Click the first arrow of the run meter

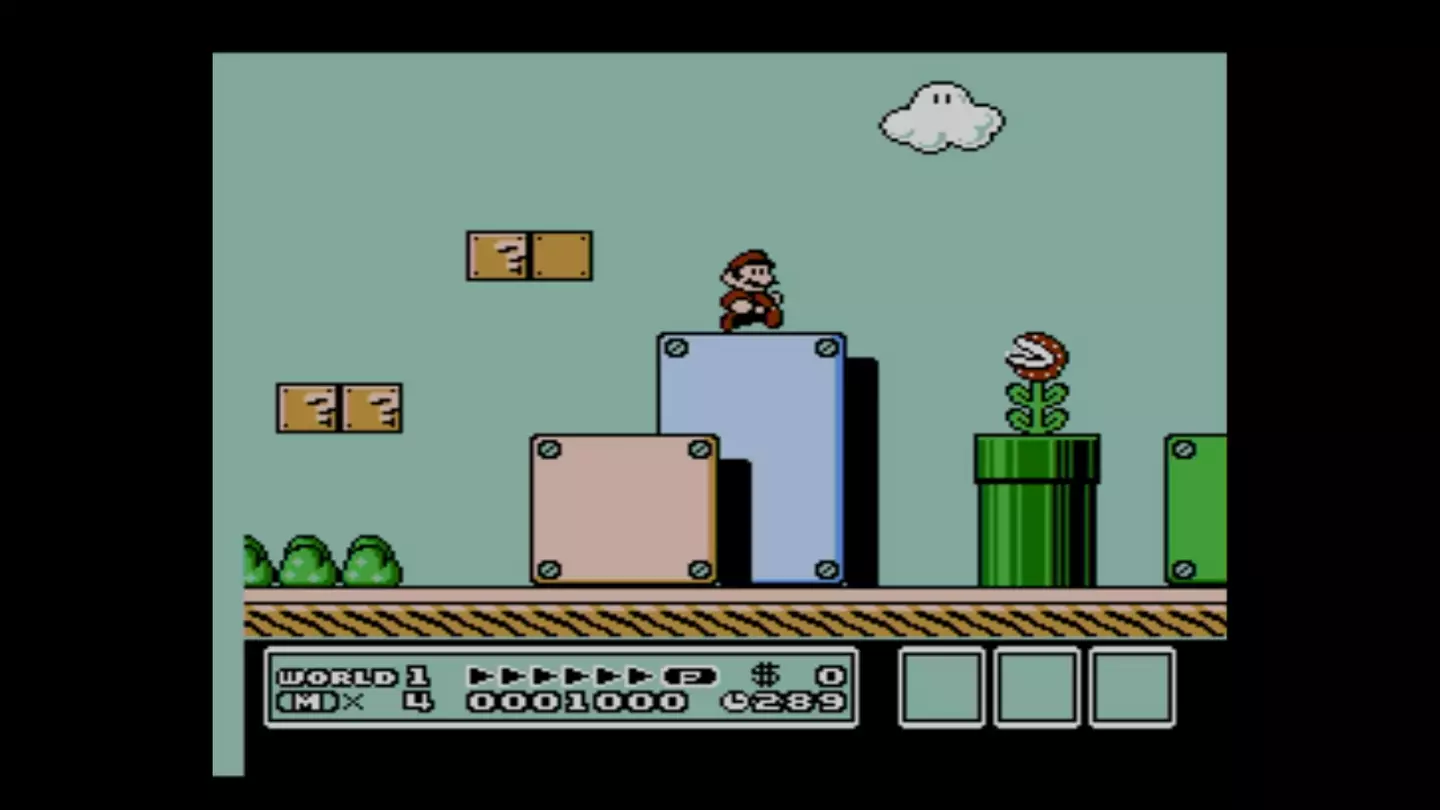[x=482, y=676]
